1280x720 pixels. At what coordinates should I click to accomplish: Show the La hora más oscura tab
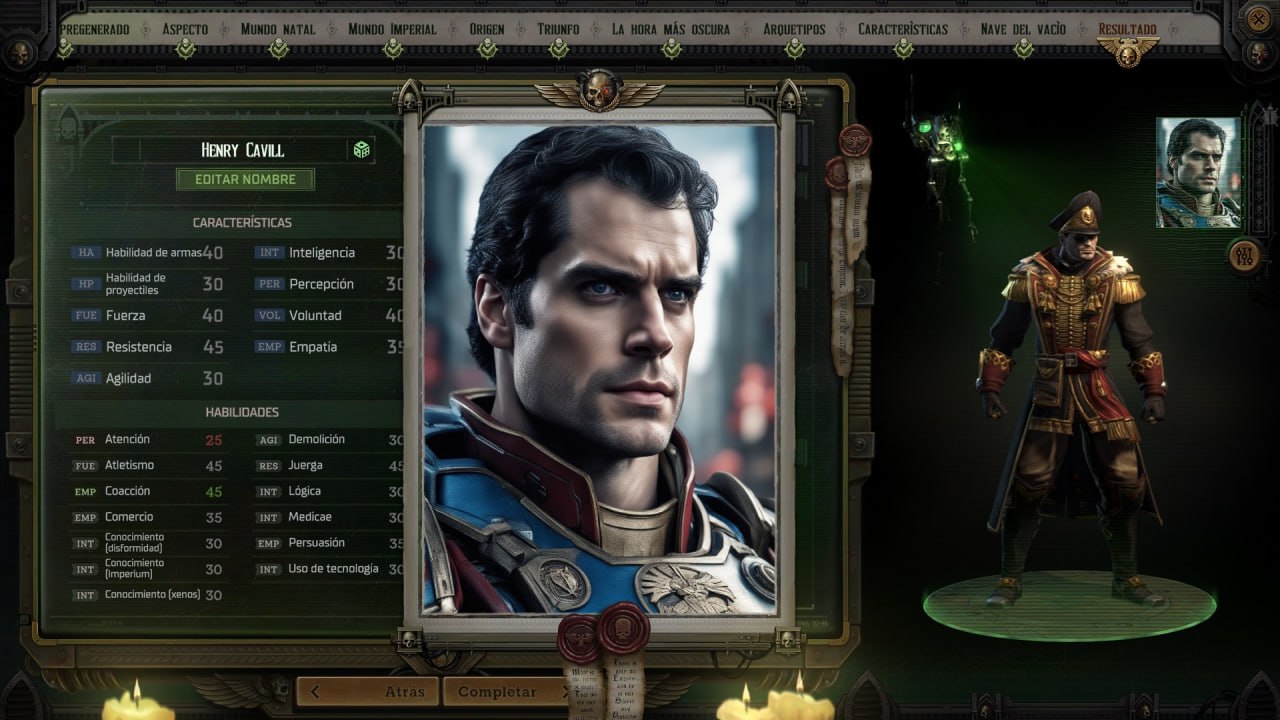(x=671, y=29)
